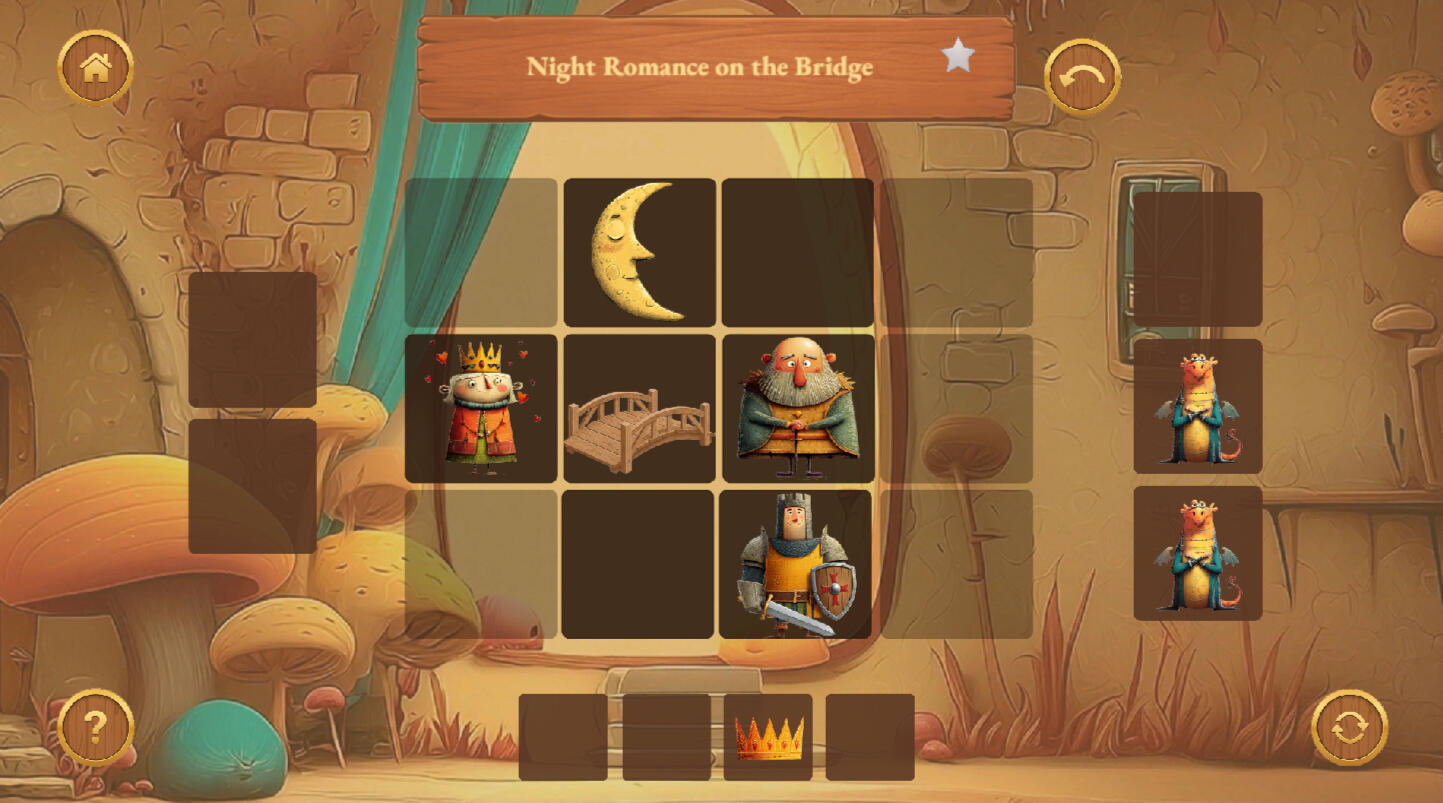This screenshot has height=803, width=1443.
Task: Select the crescent moon tile
Action: point(639,252)
